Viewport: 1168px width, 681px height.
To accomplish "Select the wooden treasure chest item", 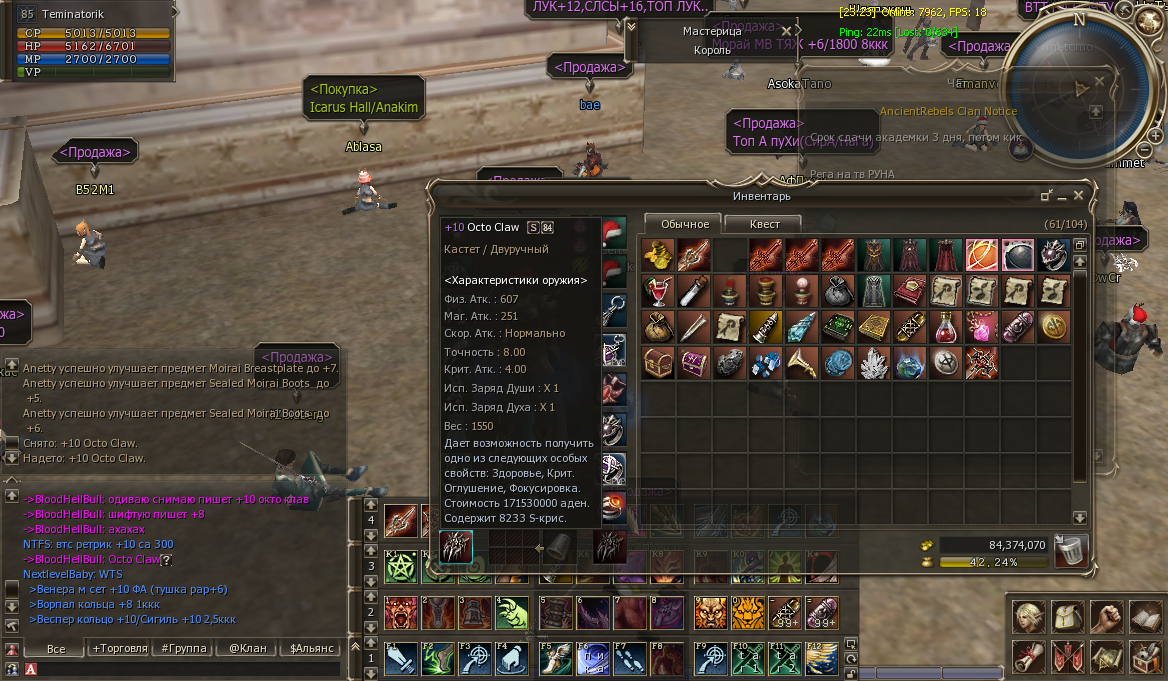I will [656, 362].
